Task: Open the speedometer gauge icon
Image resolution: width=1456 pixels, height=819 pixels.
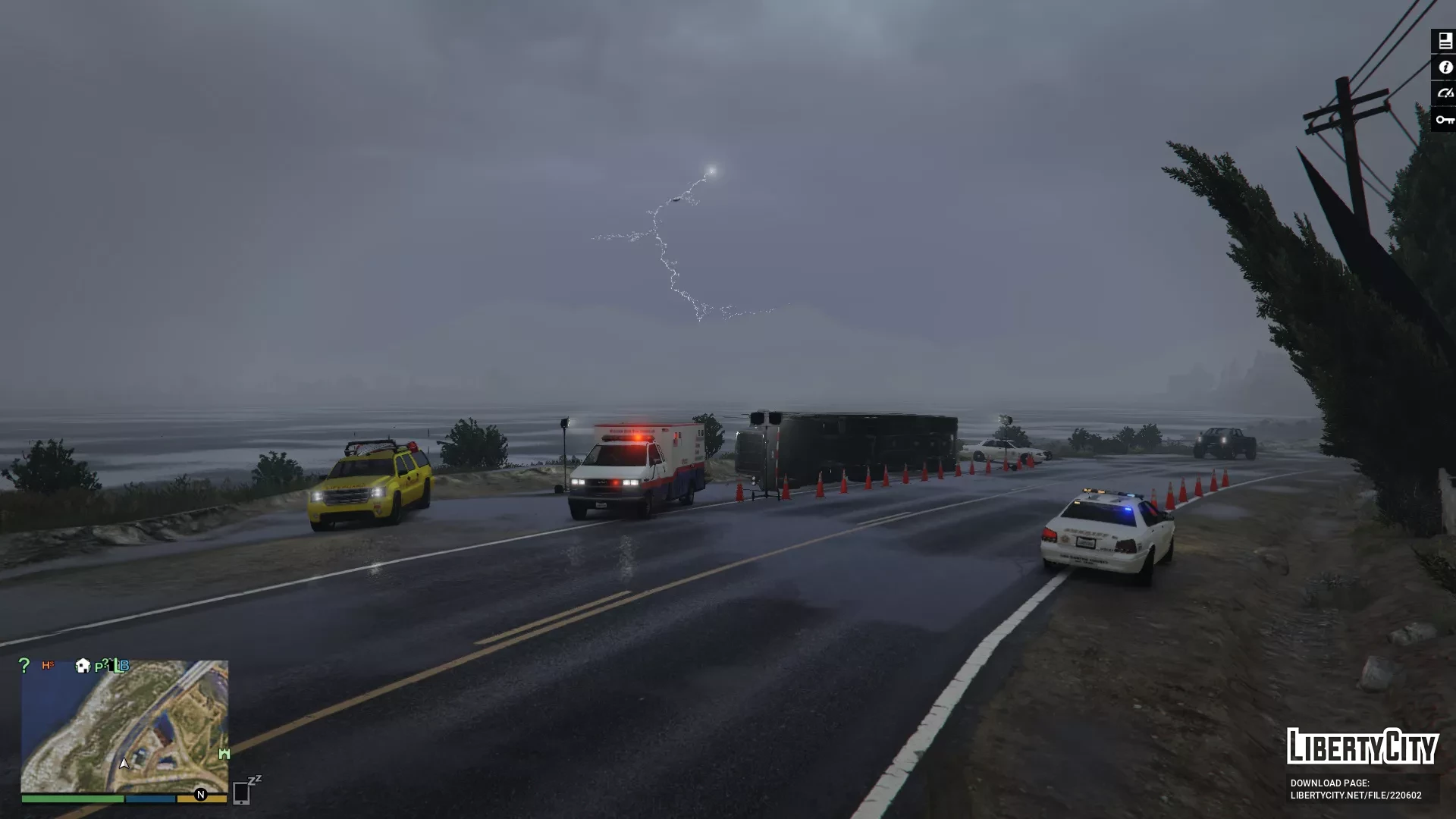Action: tap(1444, 93)
